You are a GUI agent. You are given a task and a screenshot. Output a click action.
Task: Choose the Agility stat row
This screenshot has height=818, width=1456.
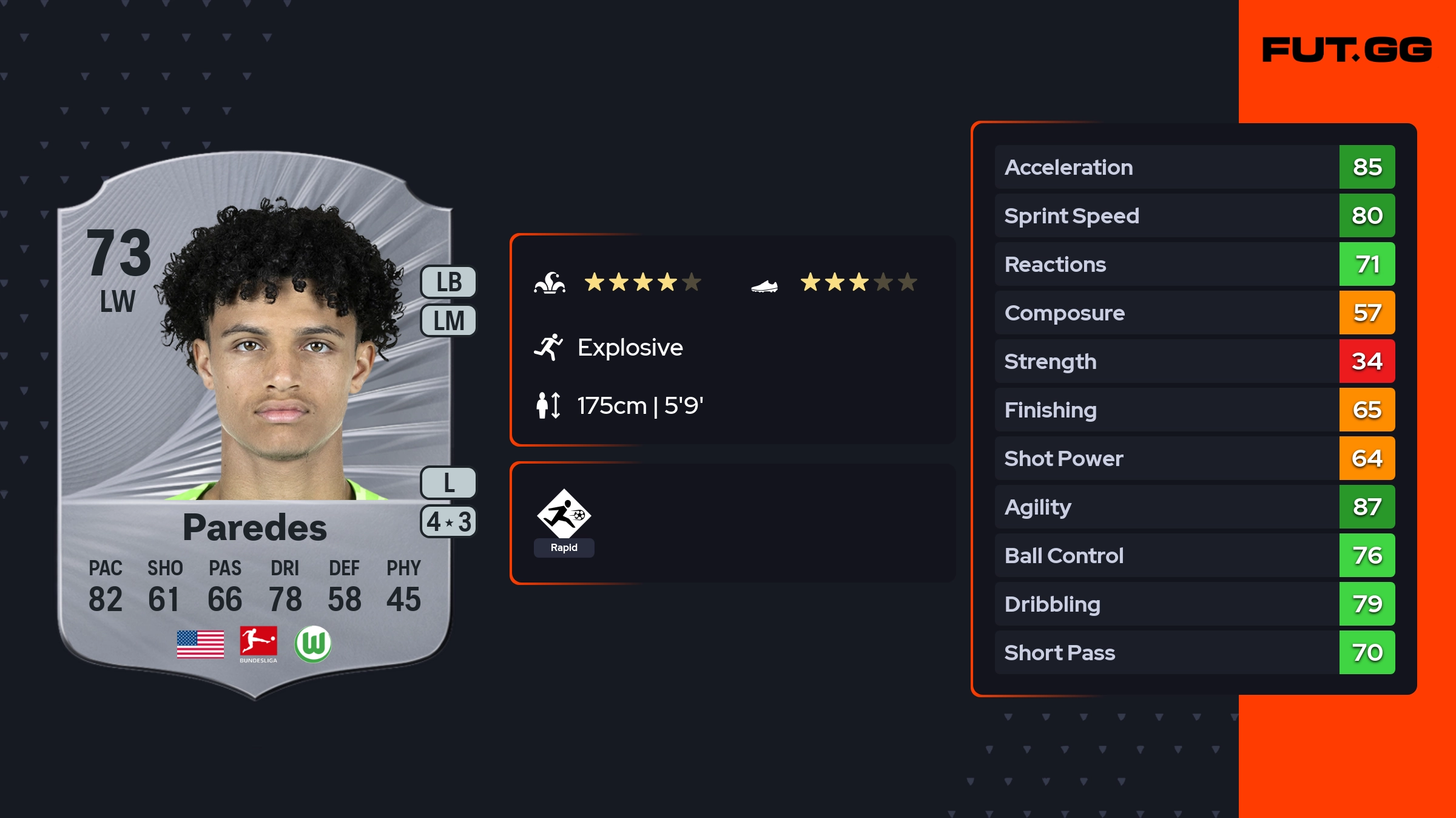(x=1194, y=507)
